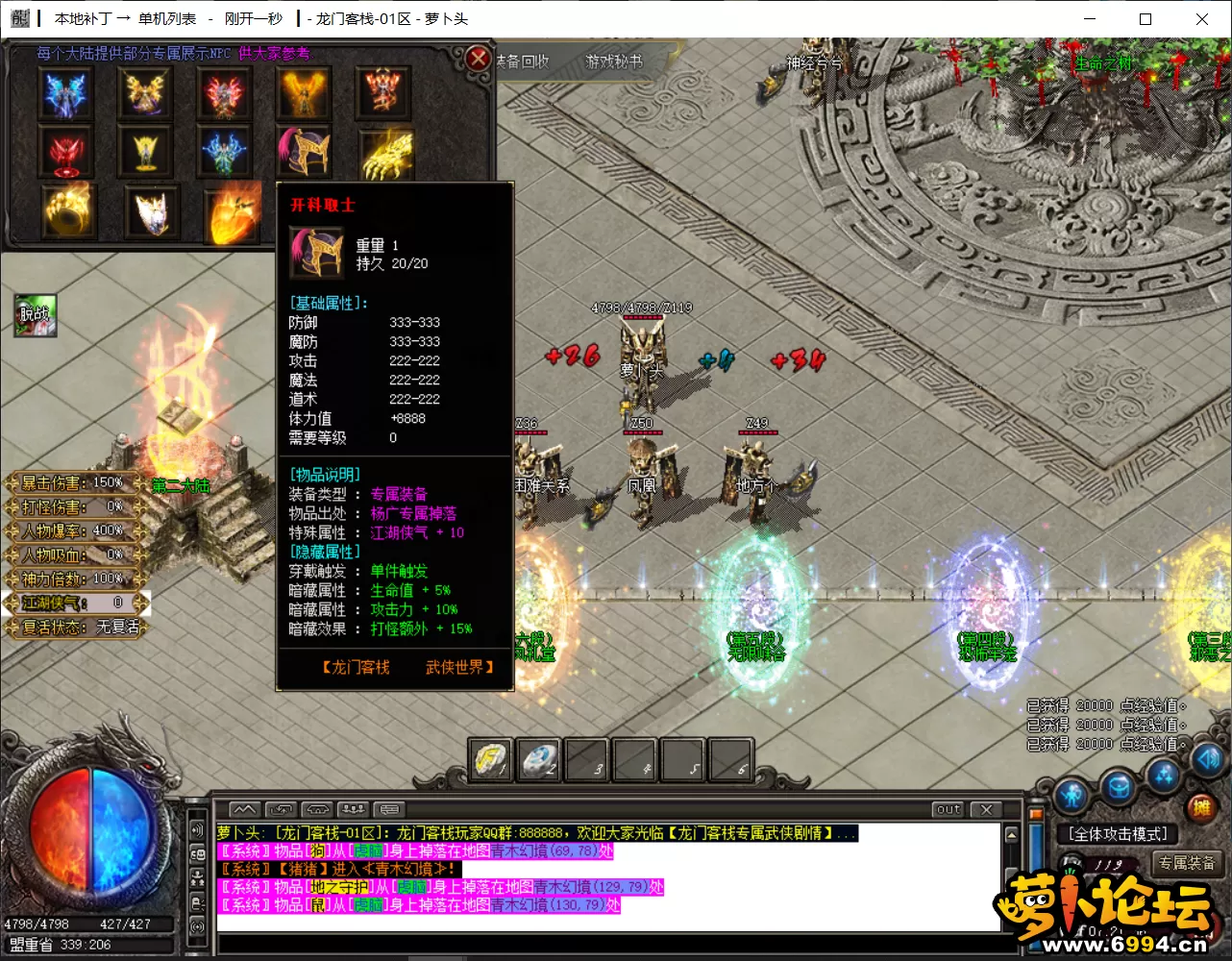Use the yellow item in hotbar slot 1

491,760
